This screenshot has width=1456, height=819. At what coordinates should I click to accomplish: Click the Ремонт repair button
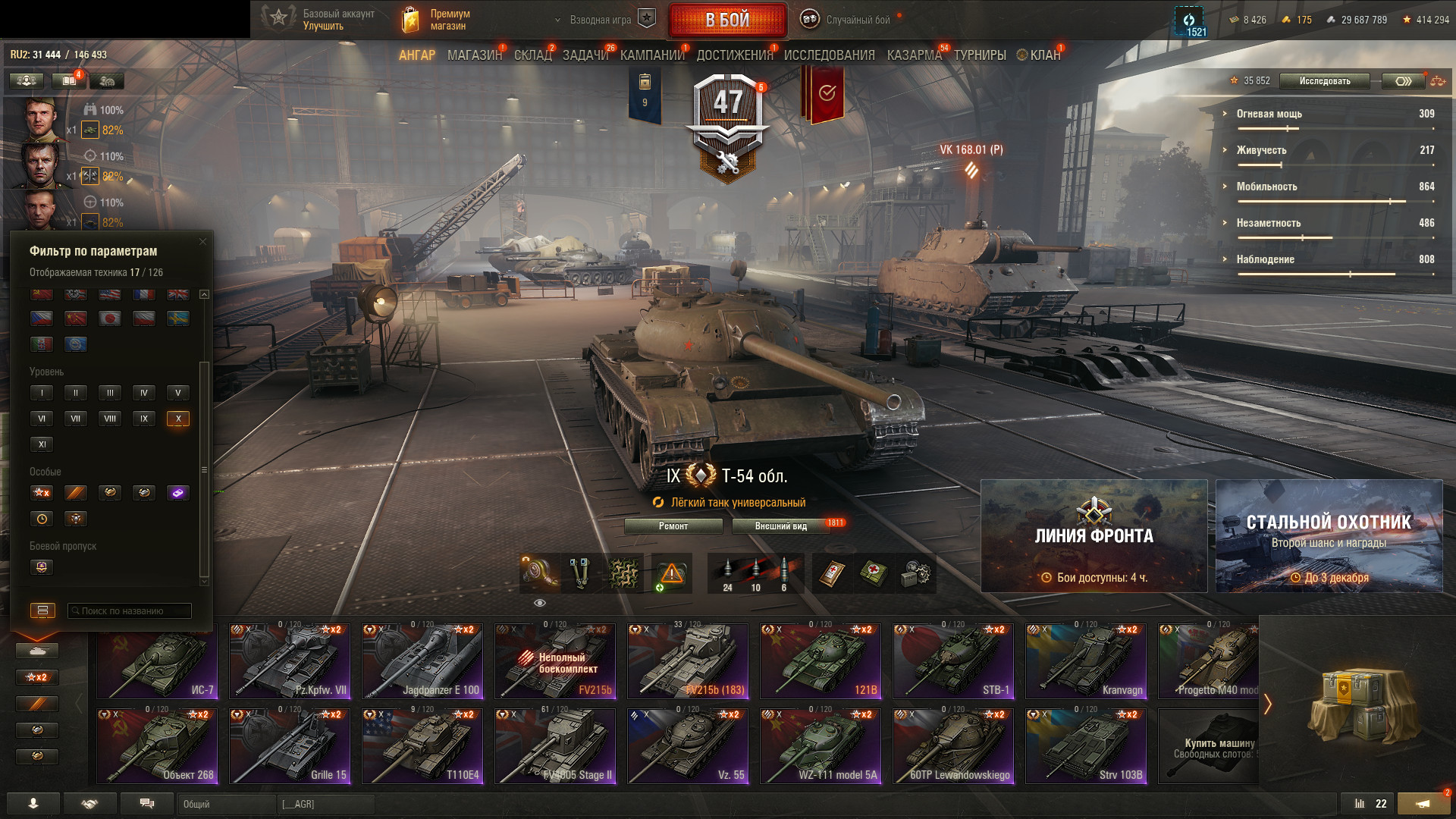click(x=673, y=526)
